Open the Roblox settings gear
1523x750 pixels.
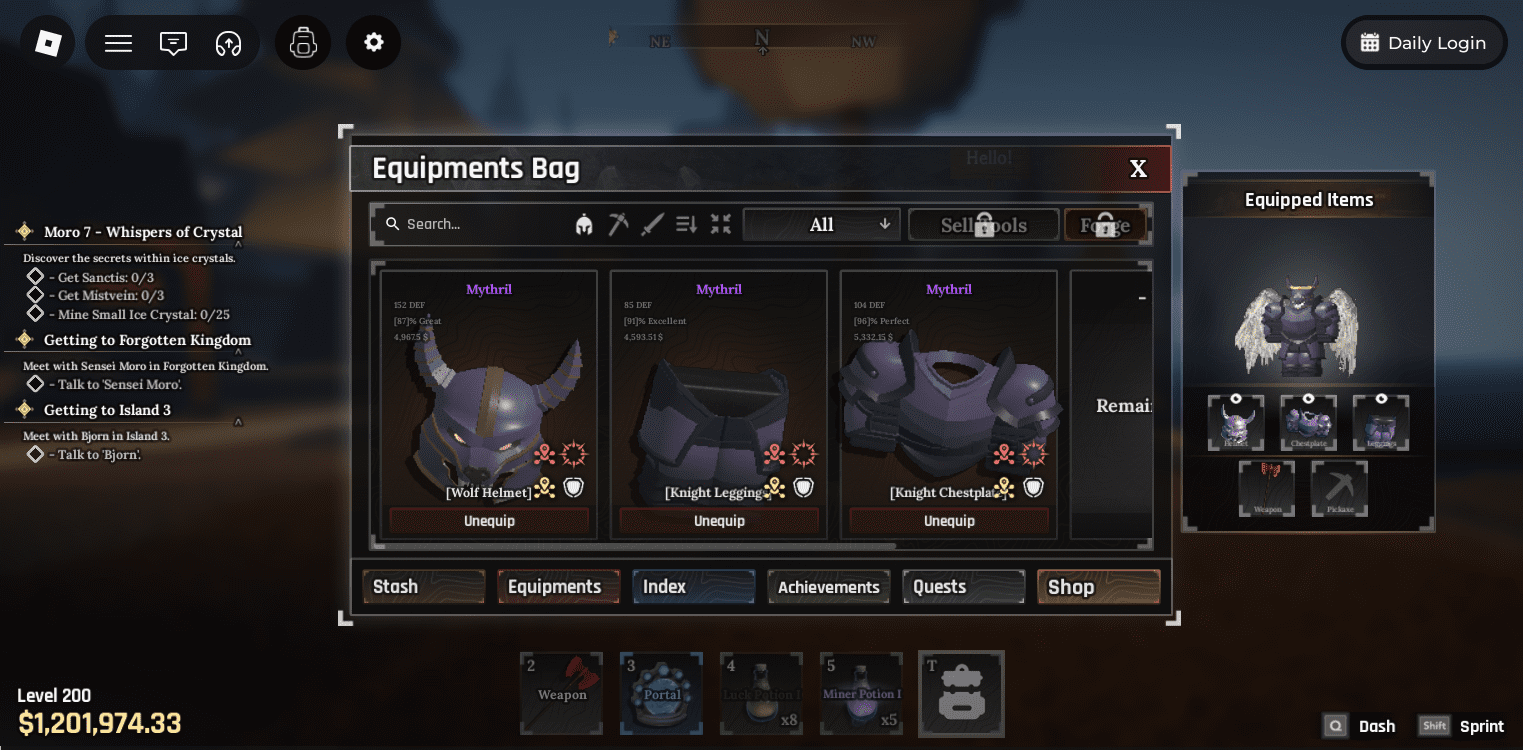(x=374, y=43)
